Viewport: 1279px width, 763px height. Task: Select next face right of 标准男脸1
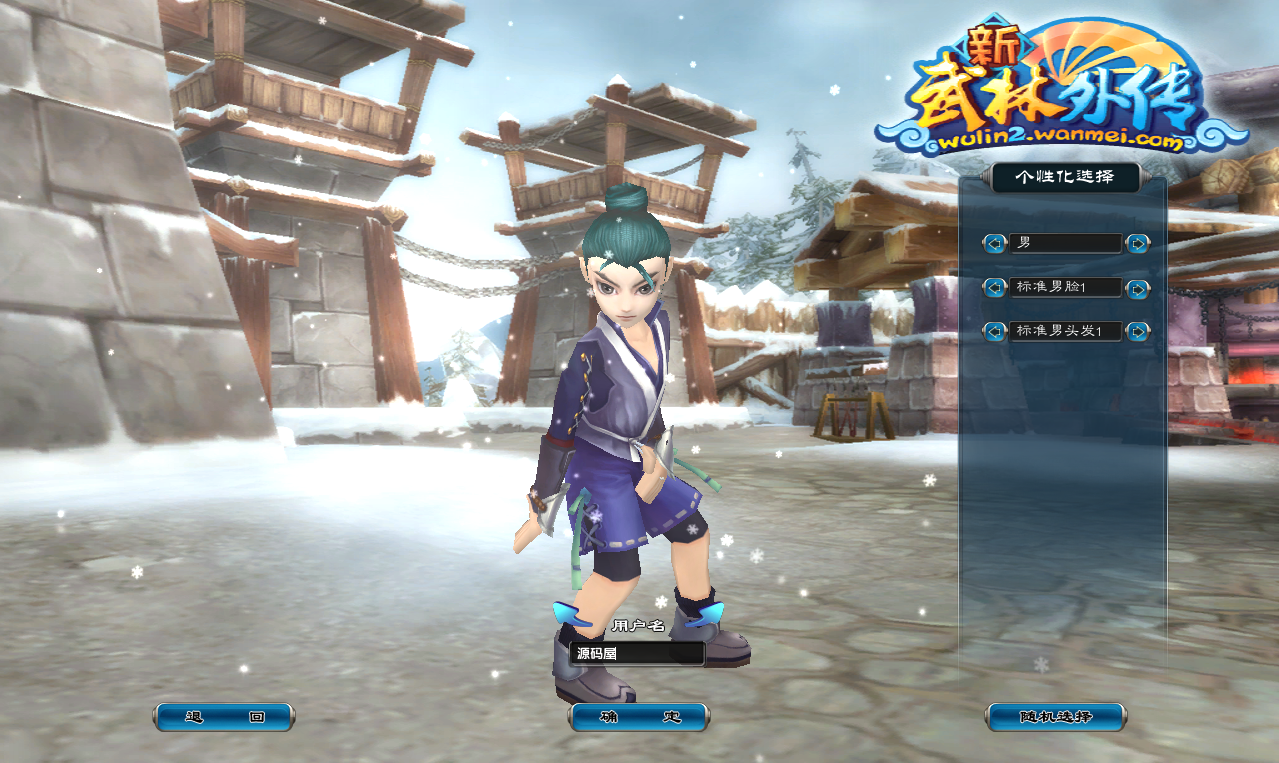pyautogui.click(x=1137, y=288)
